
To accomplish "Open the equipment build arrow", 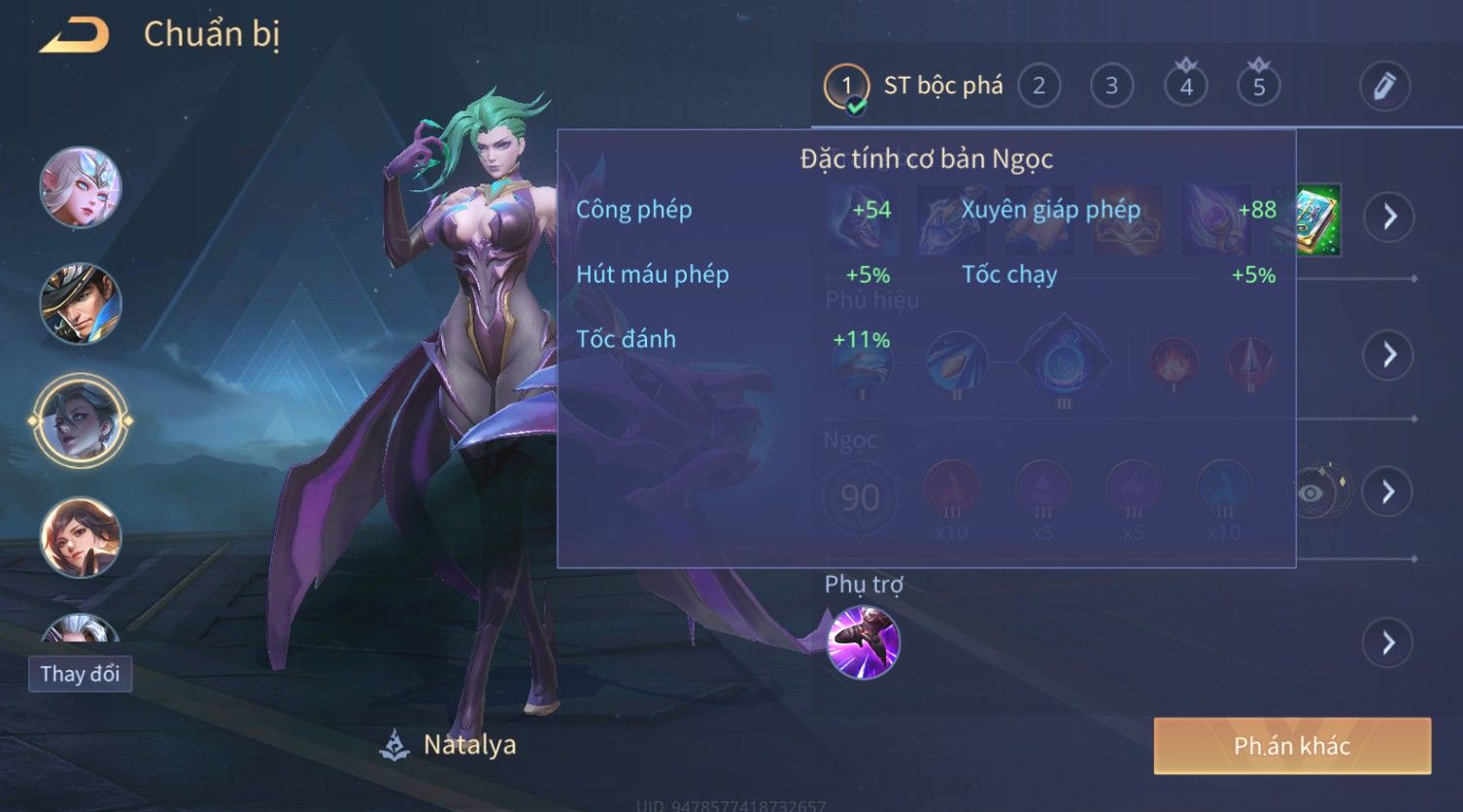I will (x=1389, y=216).
